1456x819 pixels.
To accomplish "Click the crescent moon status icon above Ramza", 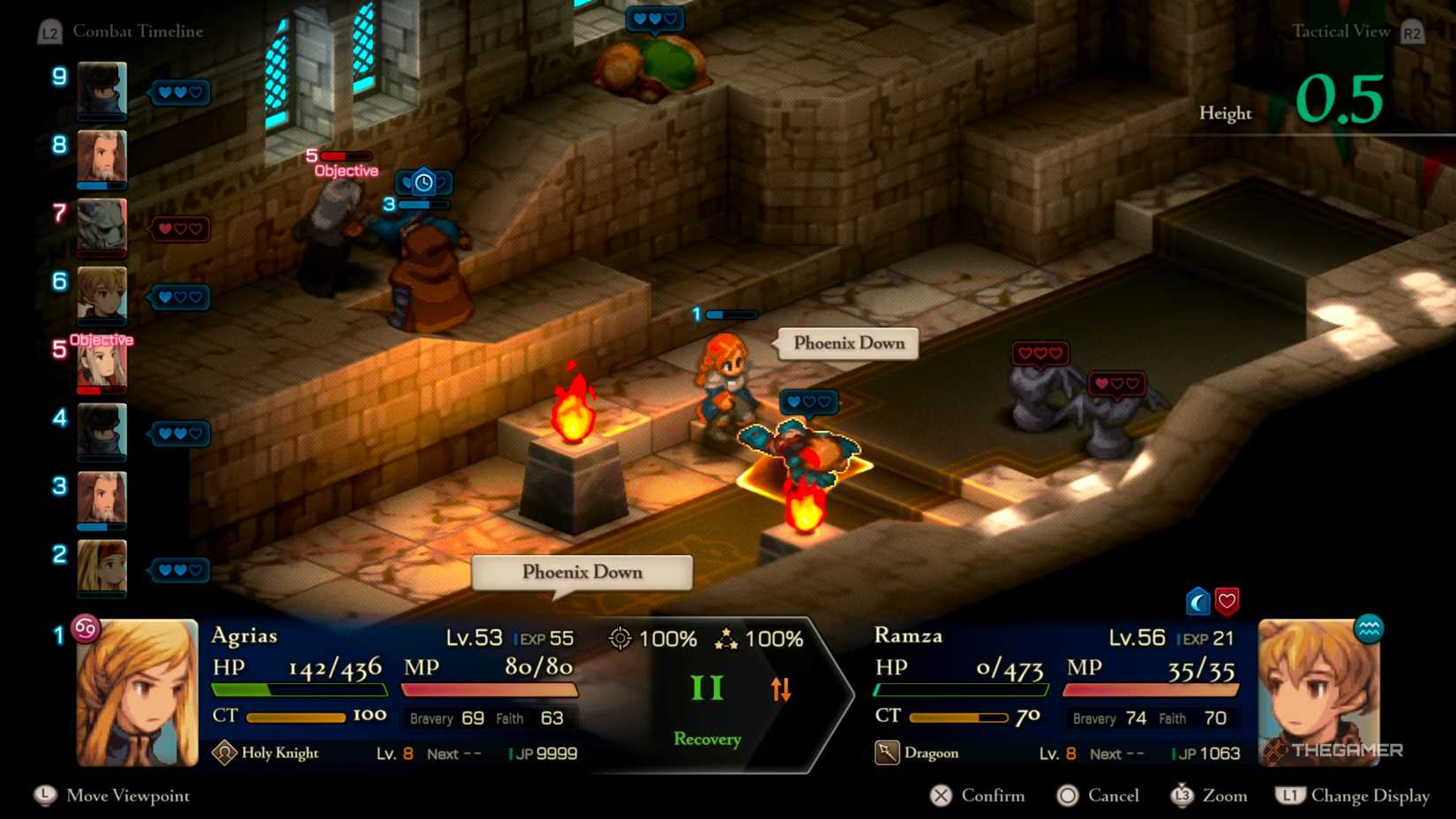I will pos(1197,602).
